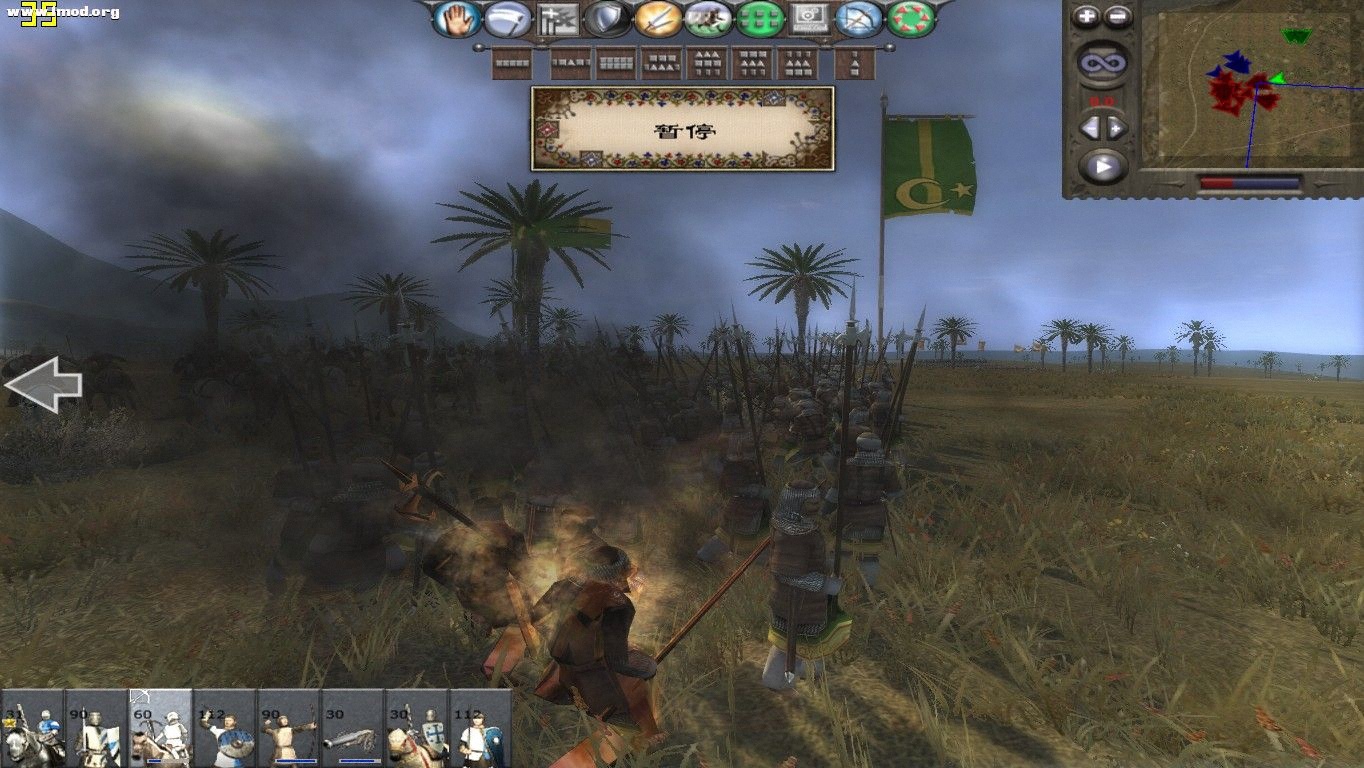Image resolution: width=1364 pixels, height=768 pixels.
Task: Open the camera options icon
Action: pos(810,18)
